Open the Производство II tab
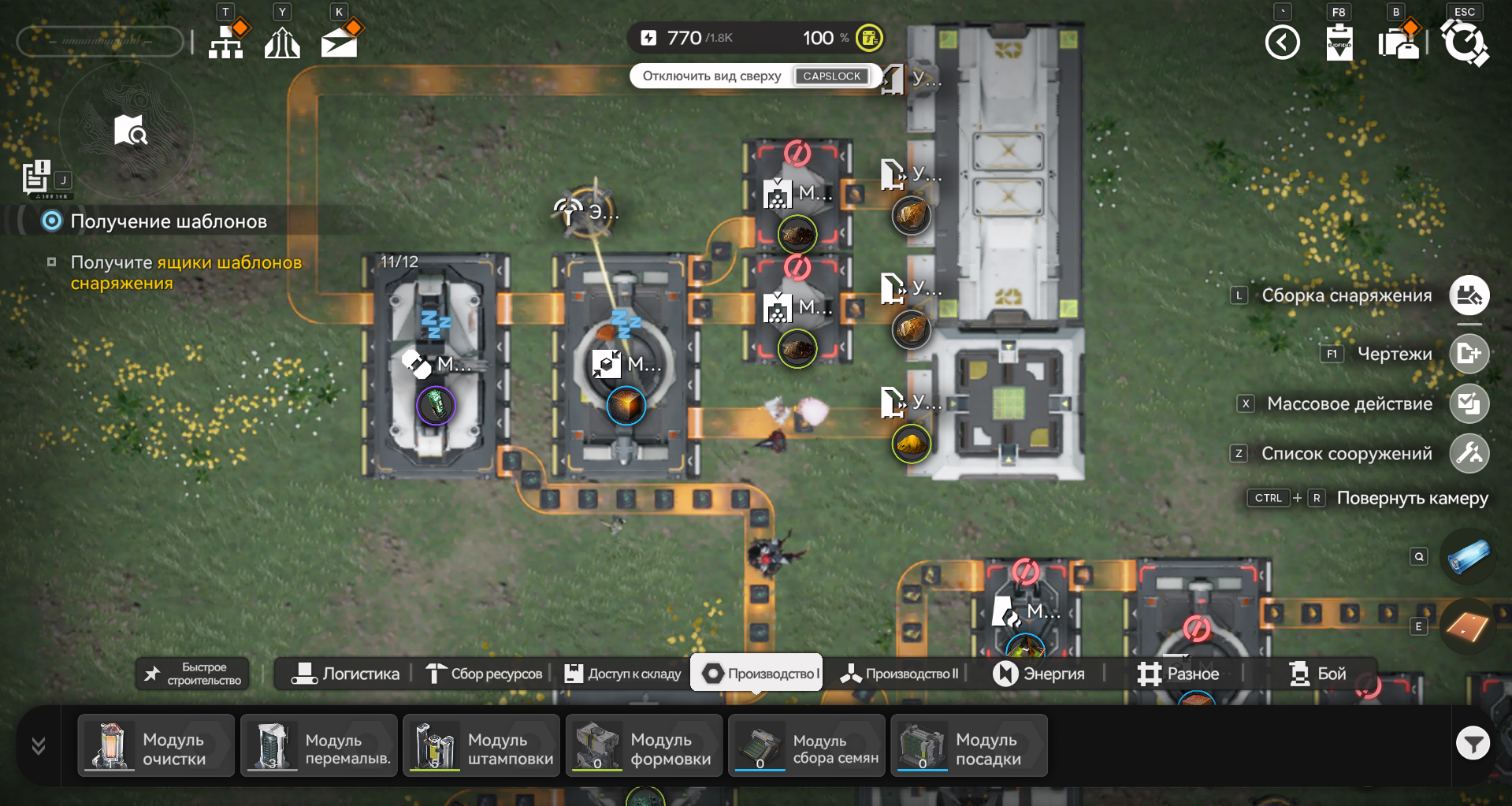 click(899, 674)
